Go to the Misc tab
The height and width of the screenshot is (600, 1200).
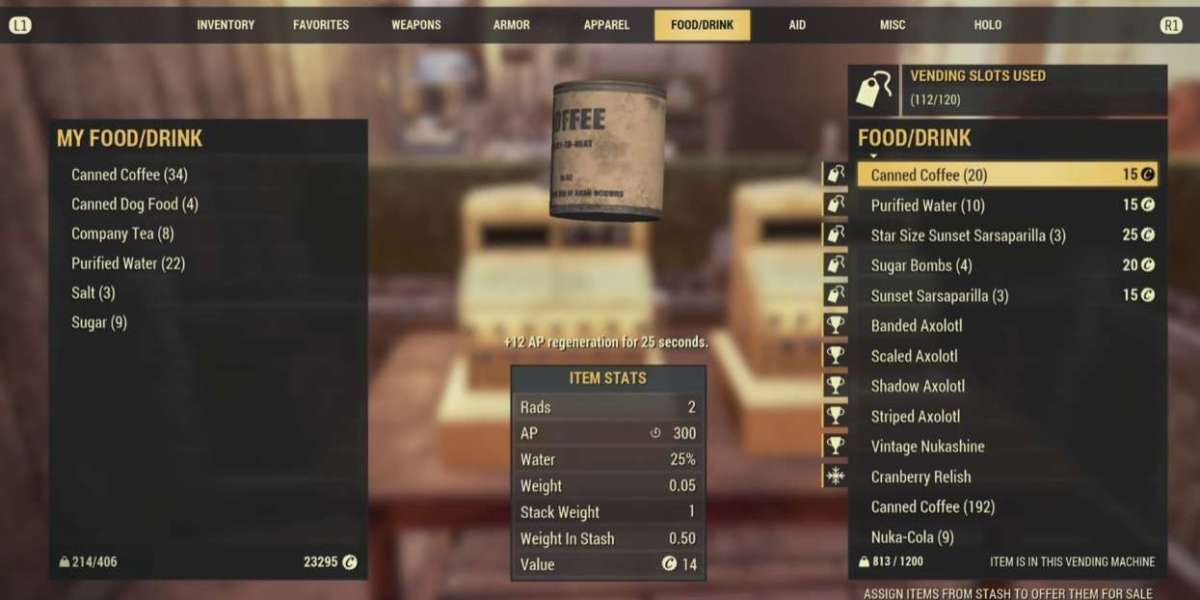click(x=892, y=25)
